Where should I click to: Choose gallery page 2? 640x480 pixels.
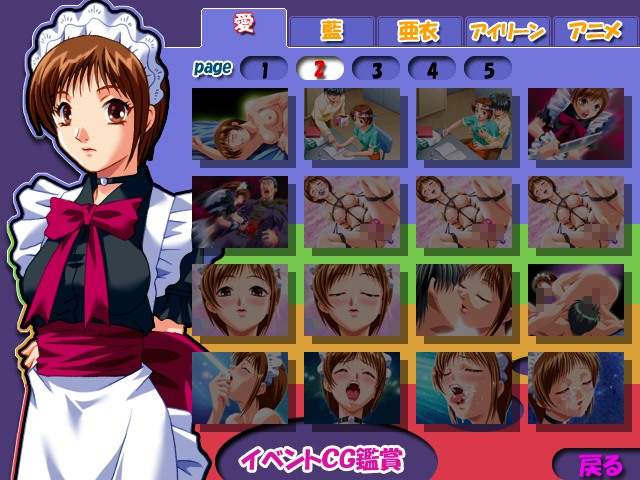tap(321, 69)
